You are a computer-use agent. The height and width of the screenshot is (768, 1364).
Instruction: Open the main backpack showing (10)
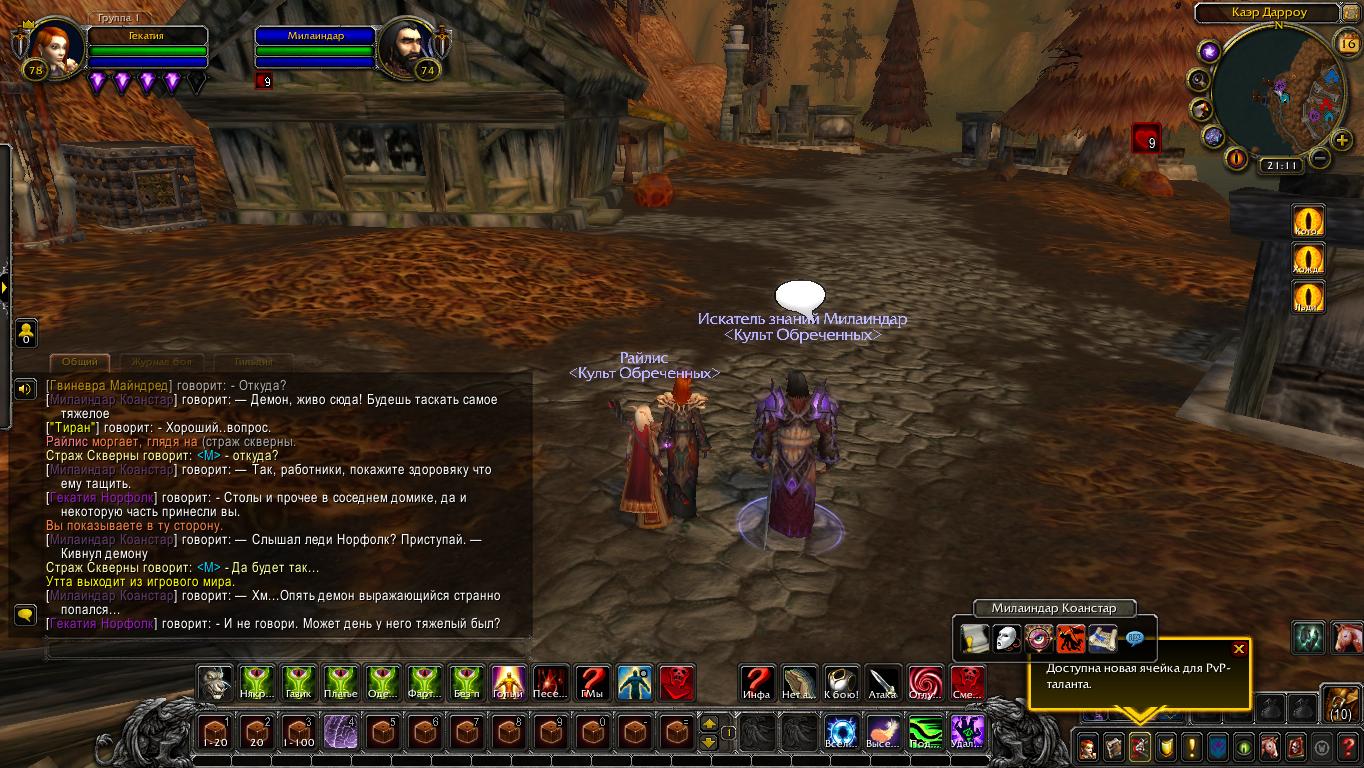tap(1341, 703)
